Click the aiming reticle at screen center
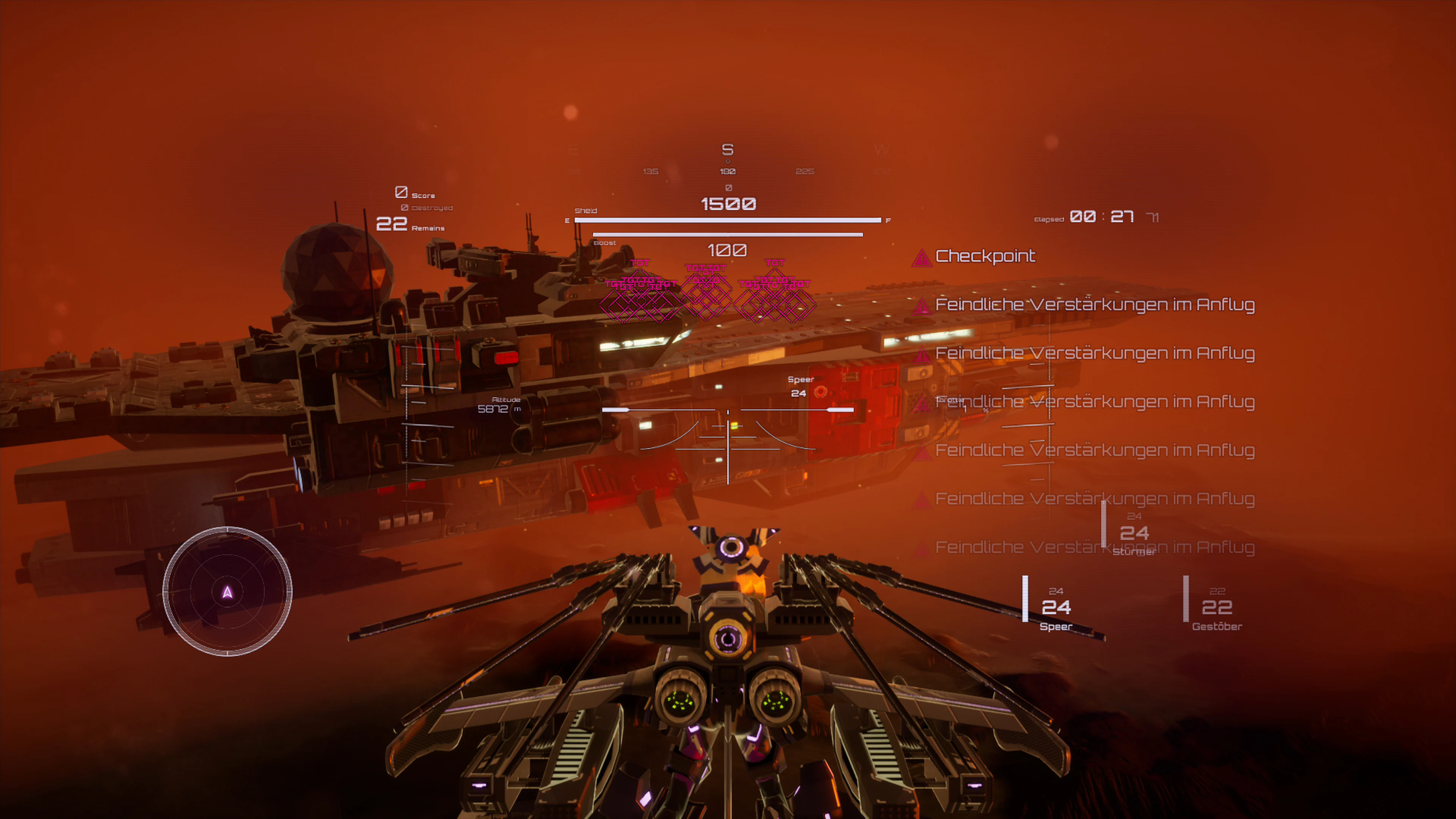 coord(728,440)
